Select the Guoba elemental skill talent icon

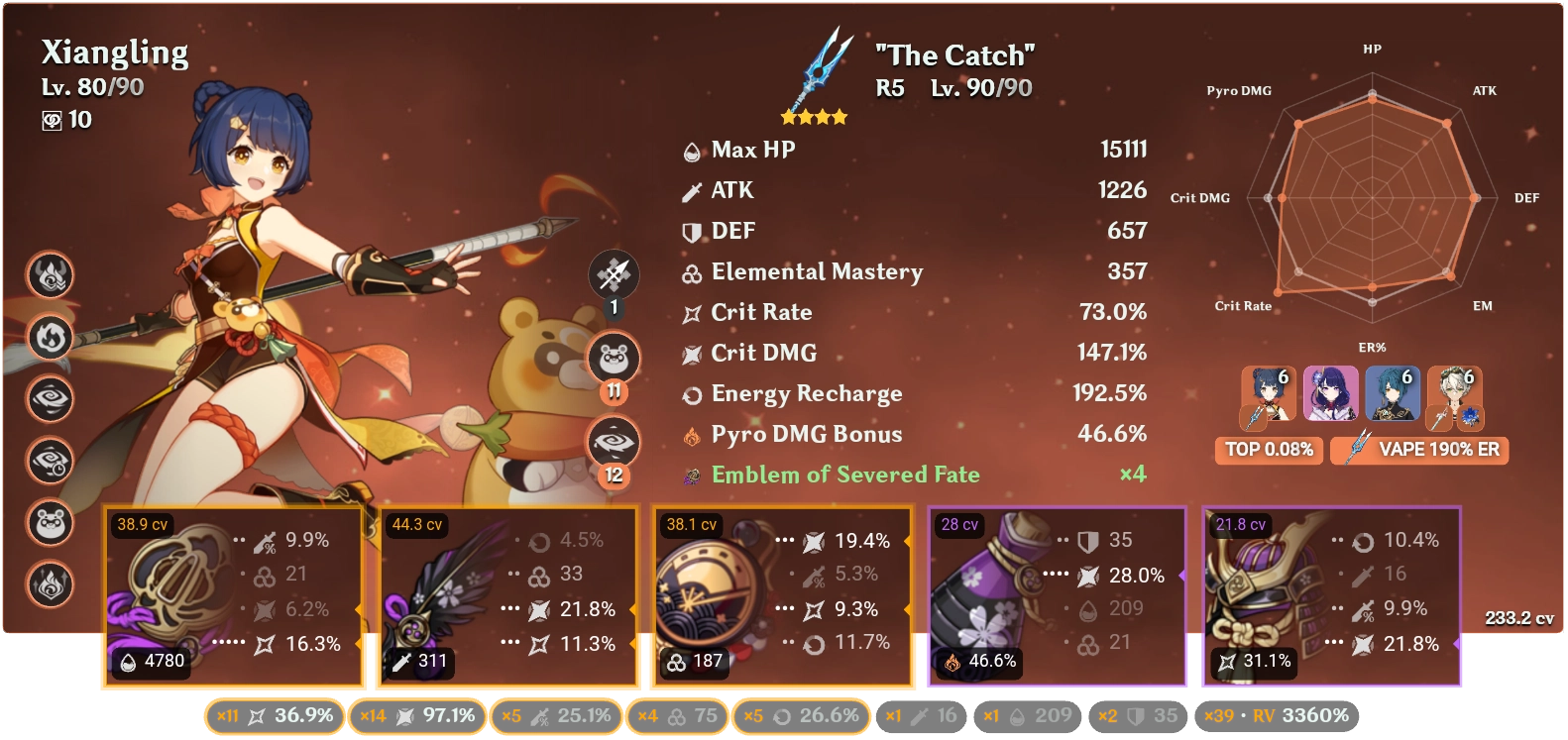613,358
